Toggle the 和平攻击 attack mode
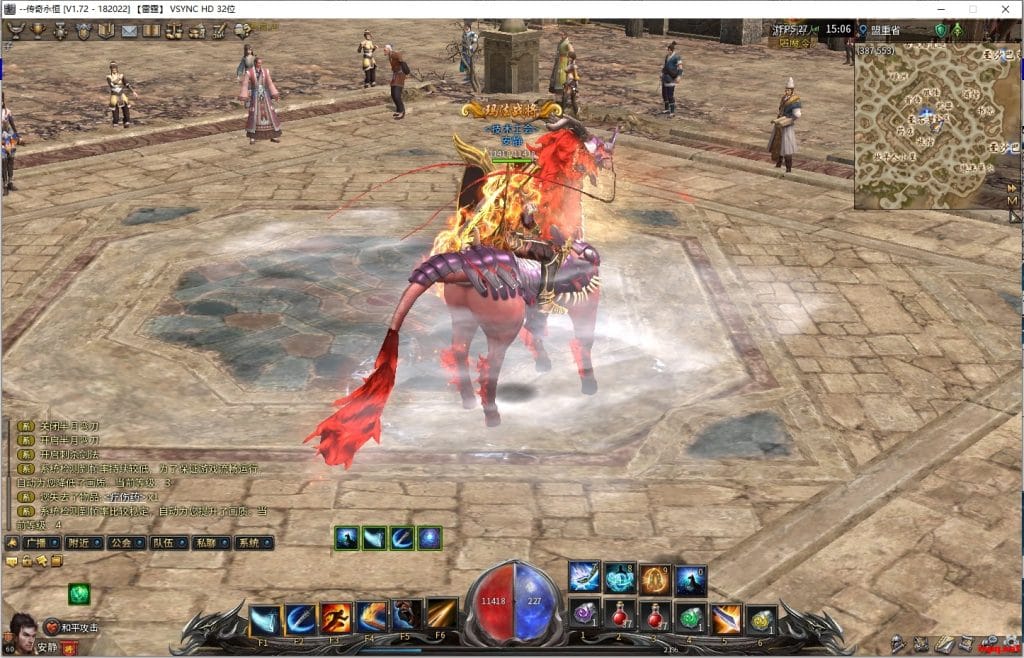Image resolution: width=1024 pixels, height=658 pixels. 68,628
